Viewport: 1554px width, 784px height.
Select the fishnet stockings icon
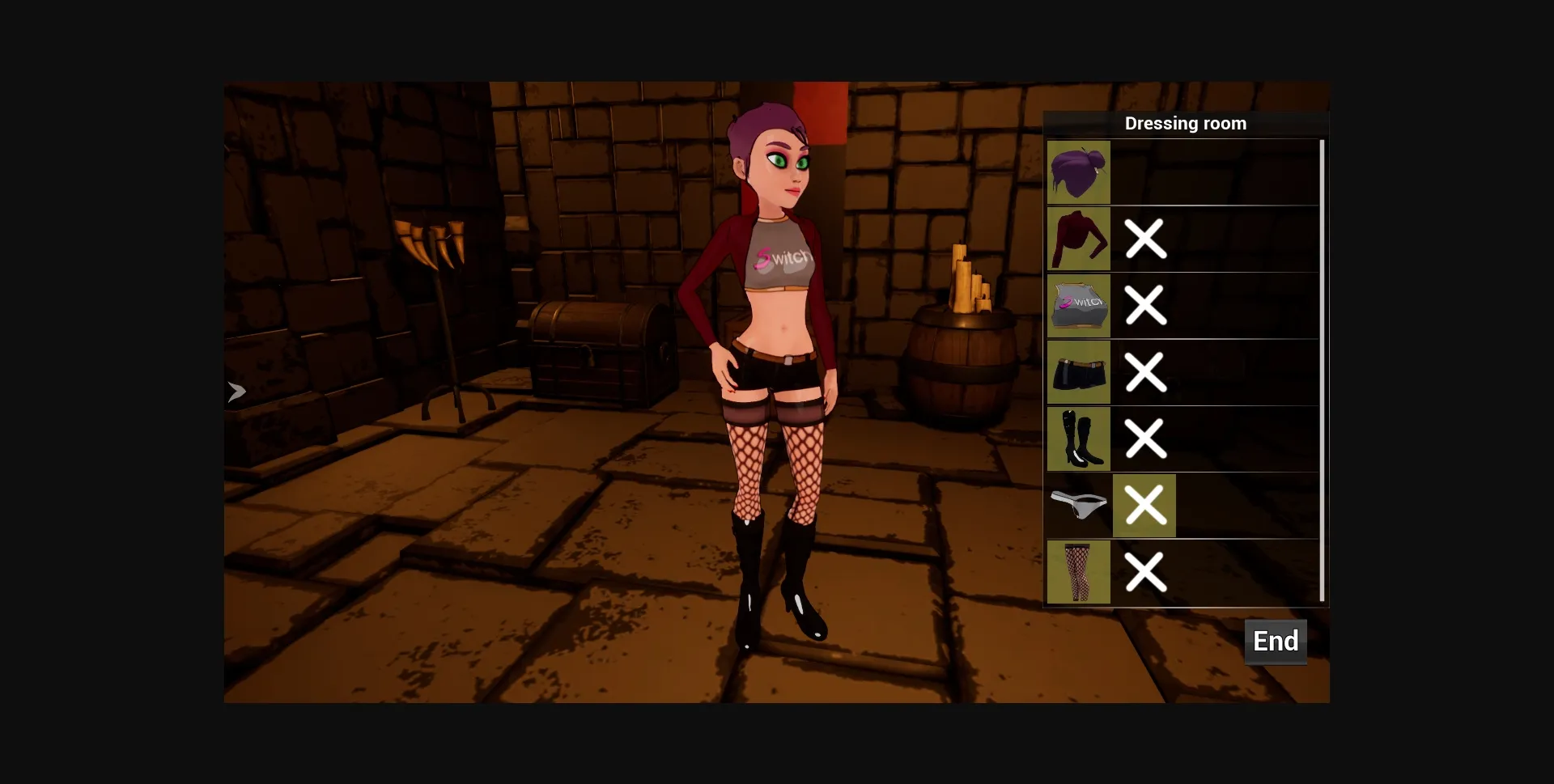(1078, 572)
